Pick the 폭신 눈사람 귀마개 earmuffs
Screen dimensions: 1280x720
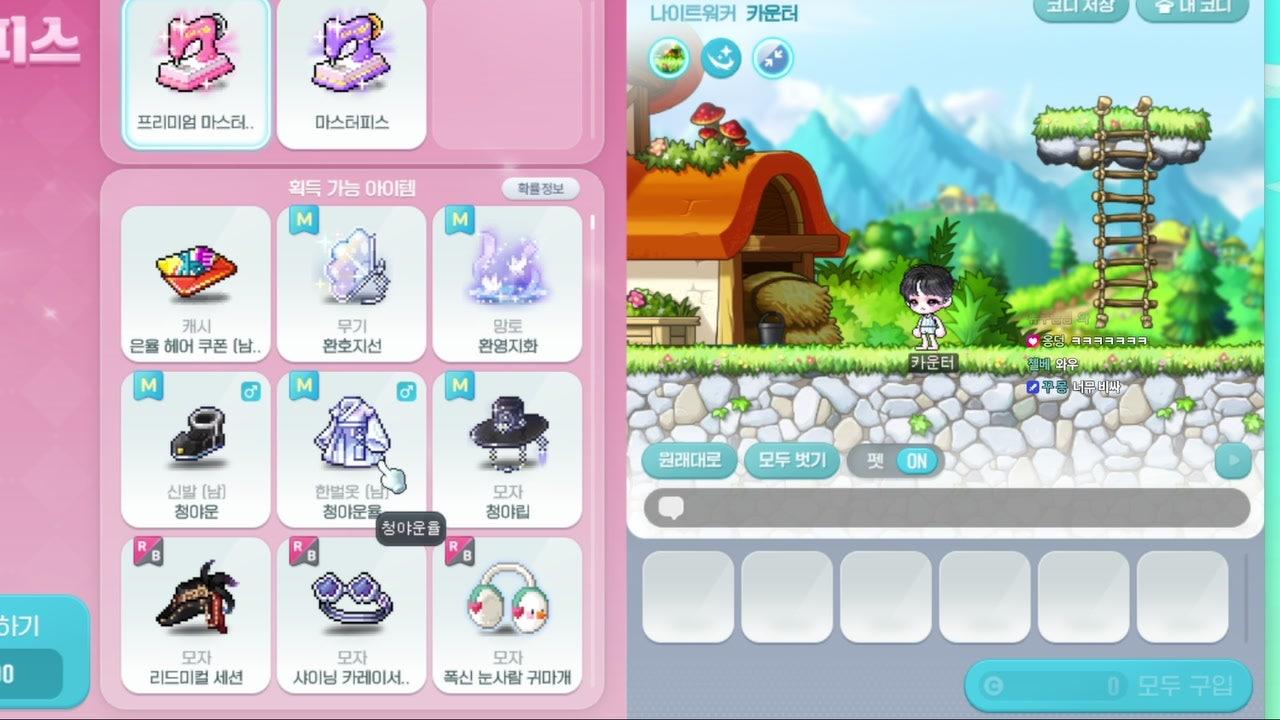point(507,614)
